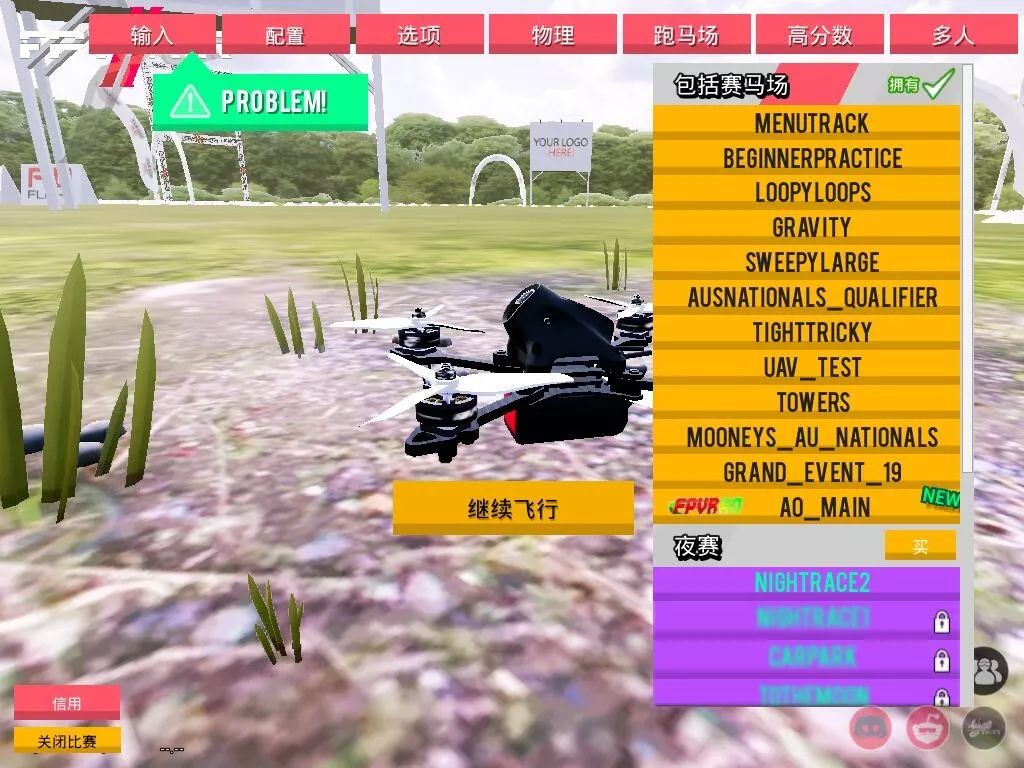Open the 多人 tab
Image resolution: width=1024 pixels, height=768 pixels.
coord(952,35)
